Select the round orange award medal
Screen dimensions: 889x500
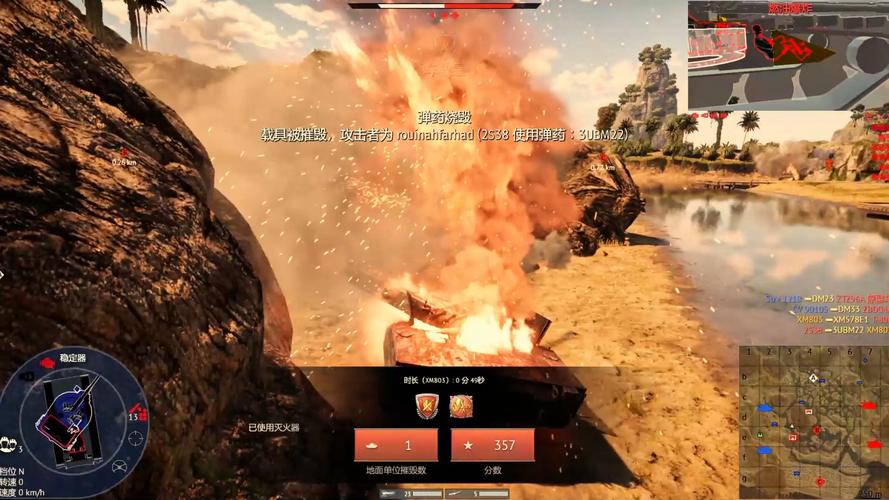pos(461,405)
